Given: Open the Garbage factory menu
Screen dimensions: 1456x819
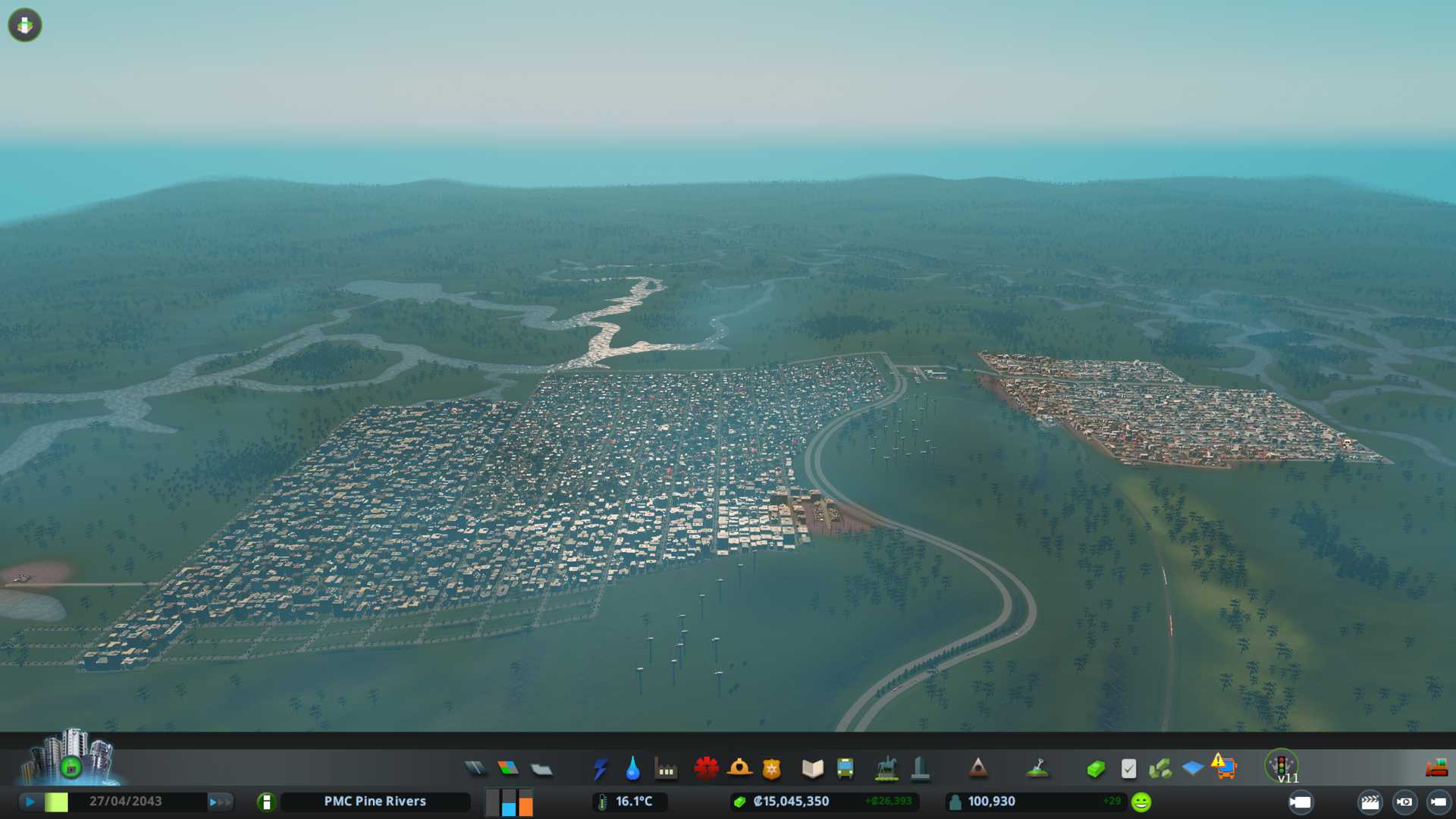Looking at the screenshot, I should tap(666, 769).
